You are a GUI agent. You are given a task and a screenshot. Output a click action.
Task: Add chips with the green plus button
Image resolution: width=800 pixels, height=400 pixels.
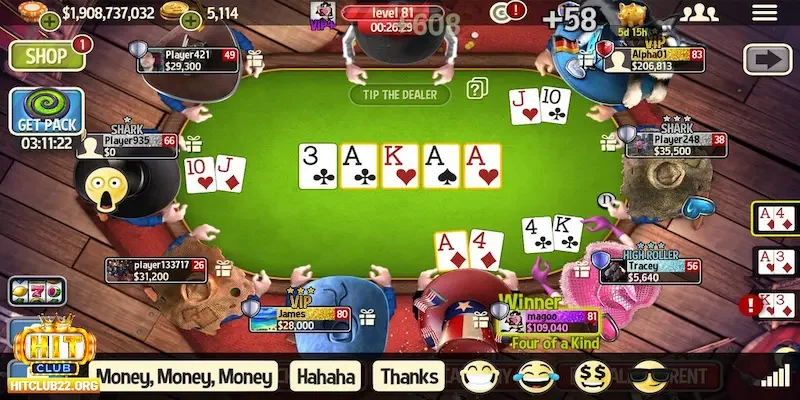[49, 20]
